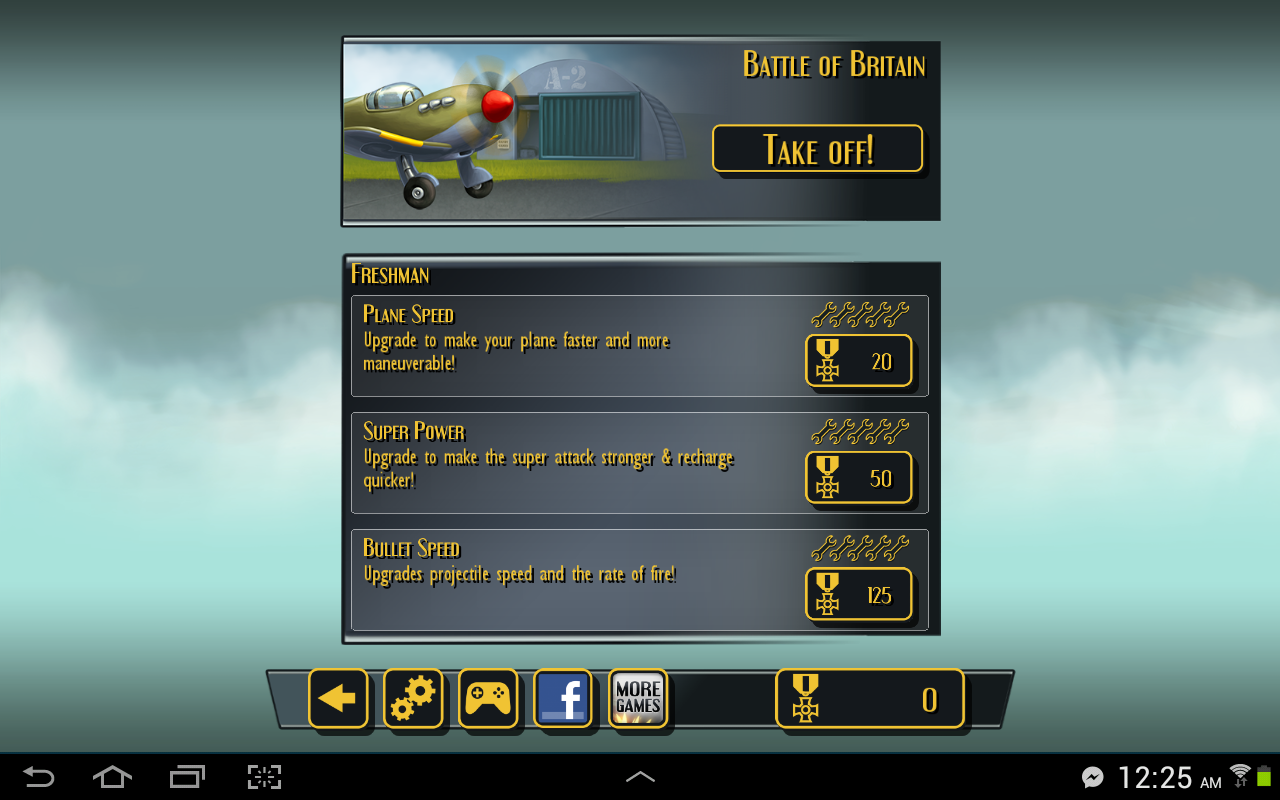Purchase the Super Power upgrade for 50
Viewport: 1280px width, 800px height.
858,478
